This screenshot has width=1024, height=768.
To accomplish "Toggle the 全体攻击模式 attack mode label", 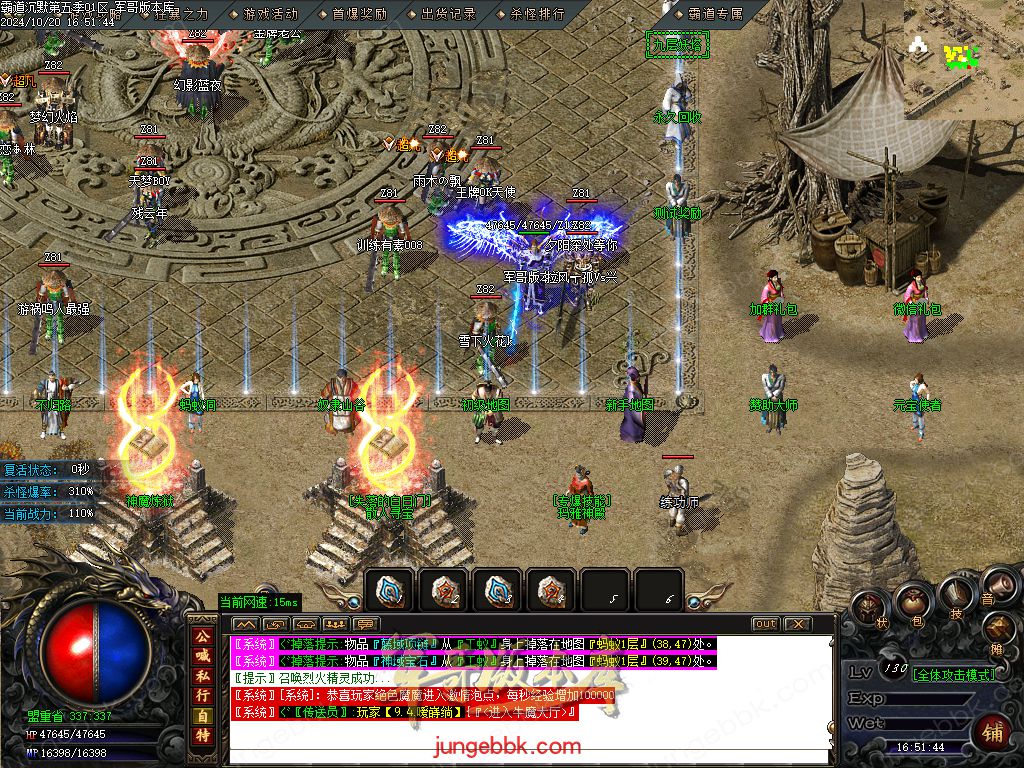I will coord(954,674).
